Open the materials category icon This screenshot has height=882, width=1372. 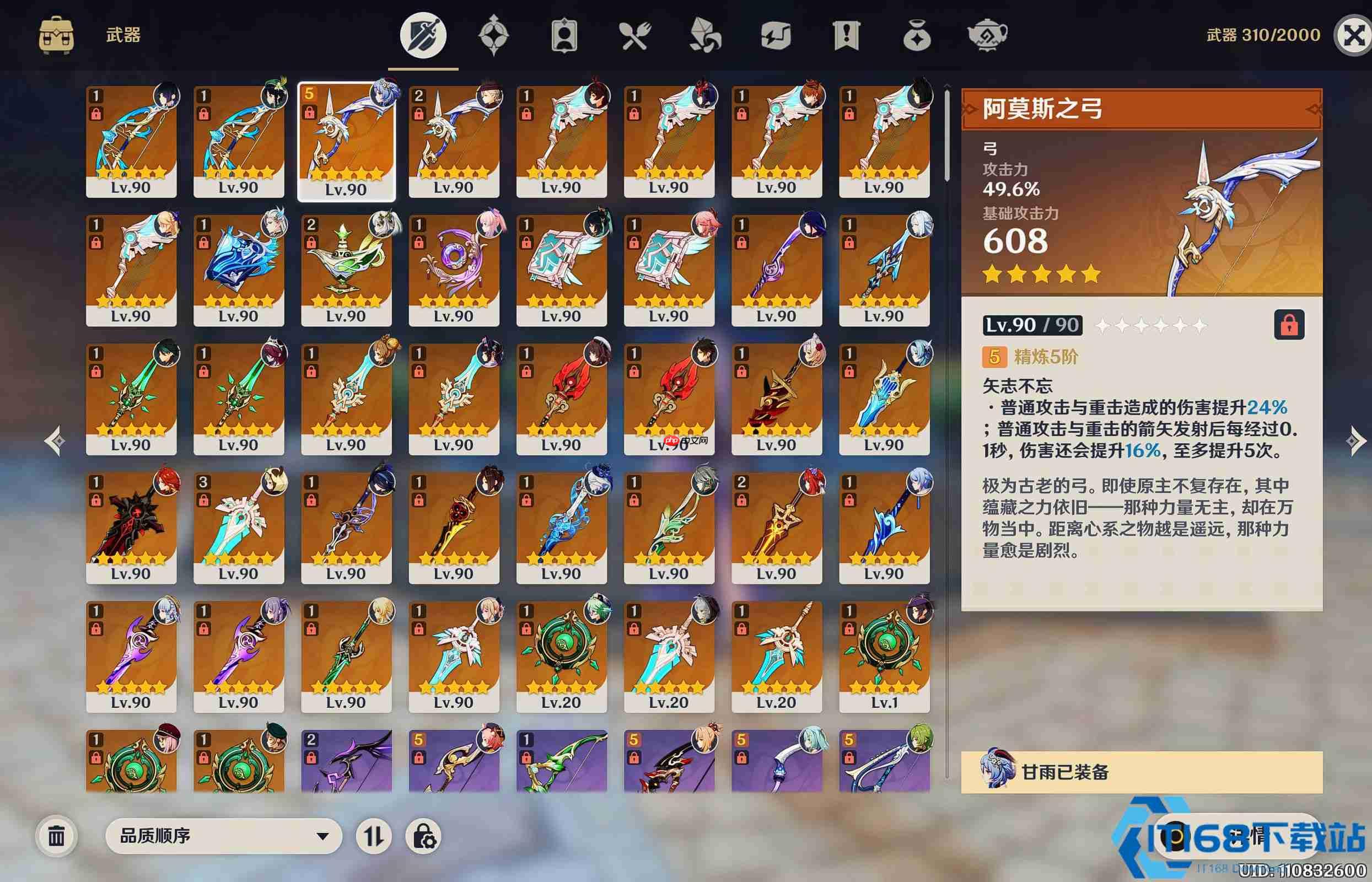click(703, 35)
